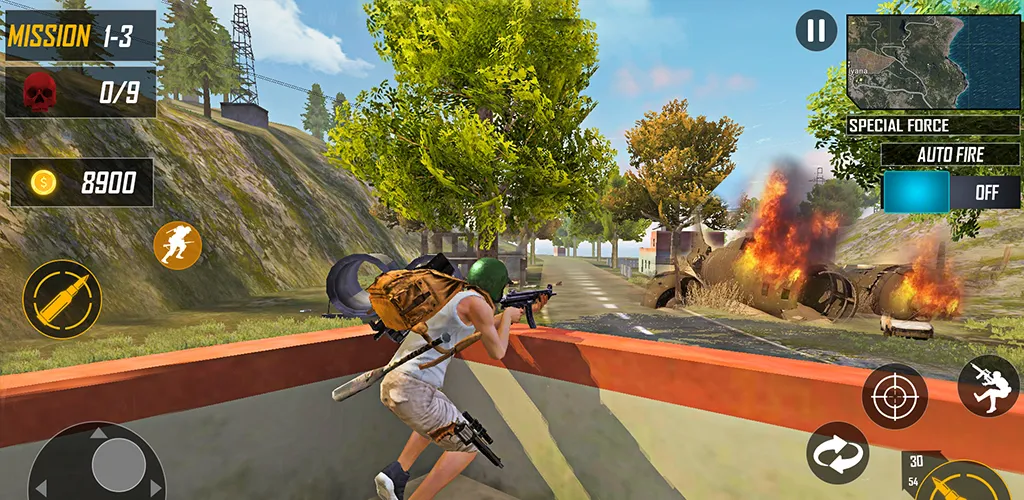This screenshot has width=1024, height=500.
Task: Fire using the bullet button beside ammo count
Action: (965, 483)
